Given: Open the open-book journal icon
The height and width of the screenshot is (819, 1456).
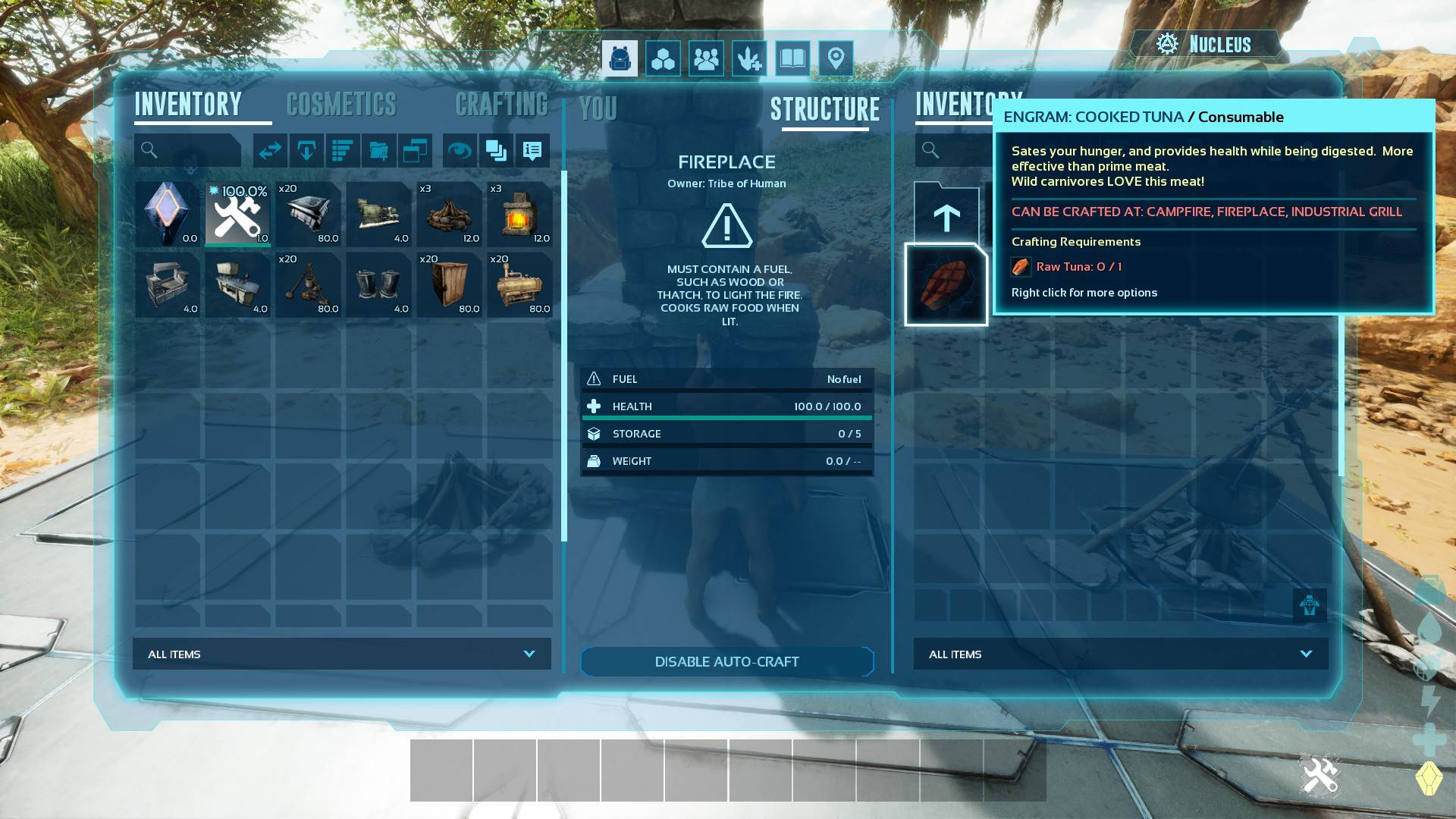Looking at the screenshot, I should pos(792,58).
